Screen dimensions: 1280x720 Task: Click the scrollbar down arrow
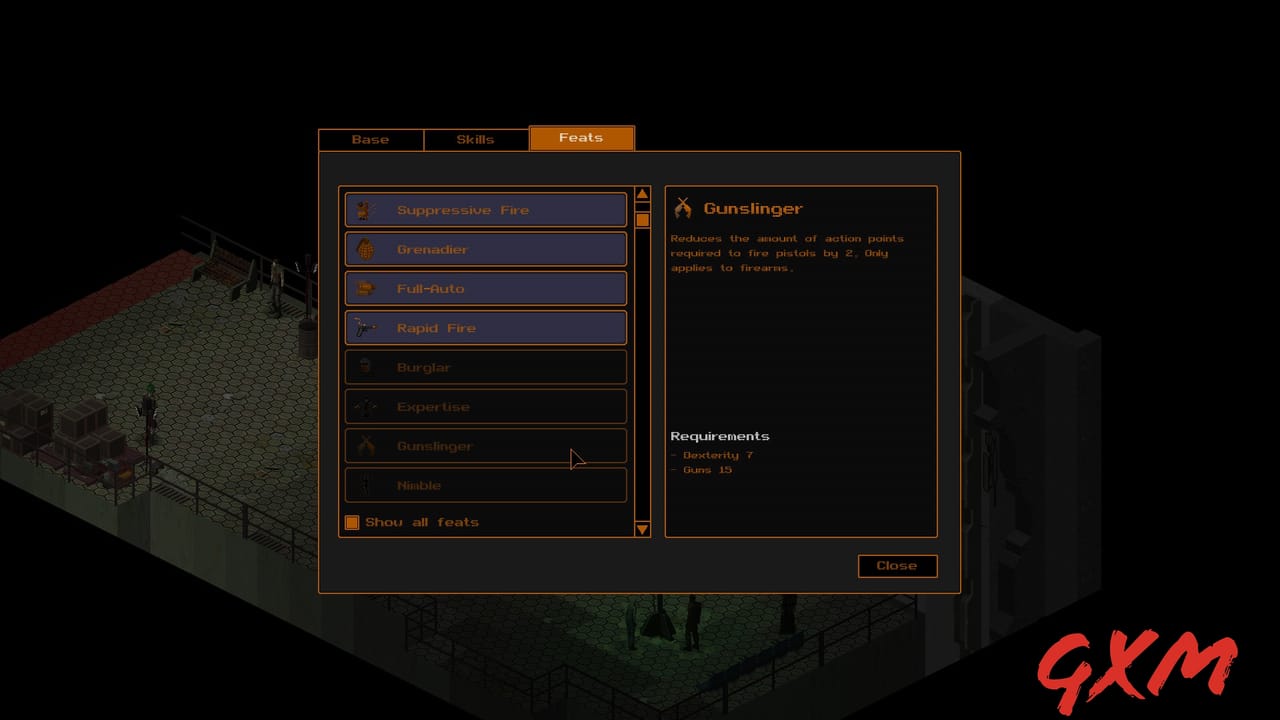(x=642, y=530)
